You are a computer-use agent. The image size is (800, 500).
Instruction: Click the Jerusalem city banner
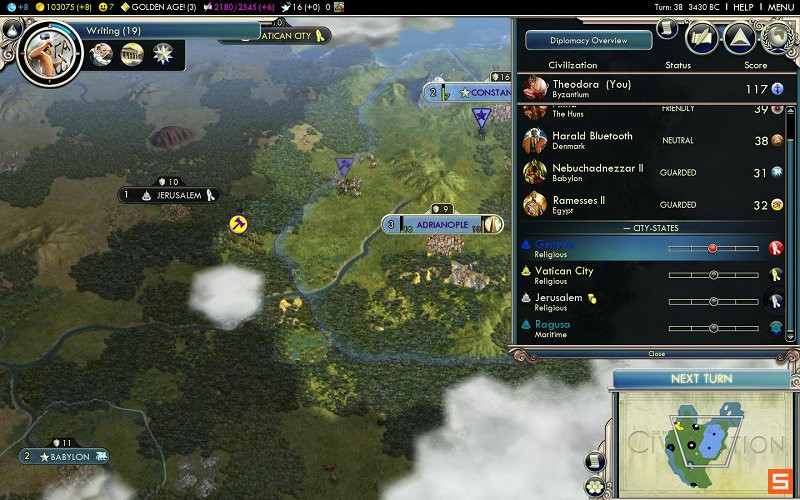(x=168, y=195)
